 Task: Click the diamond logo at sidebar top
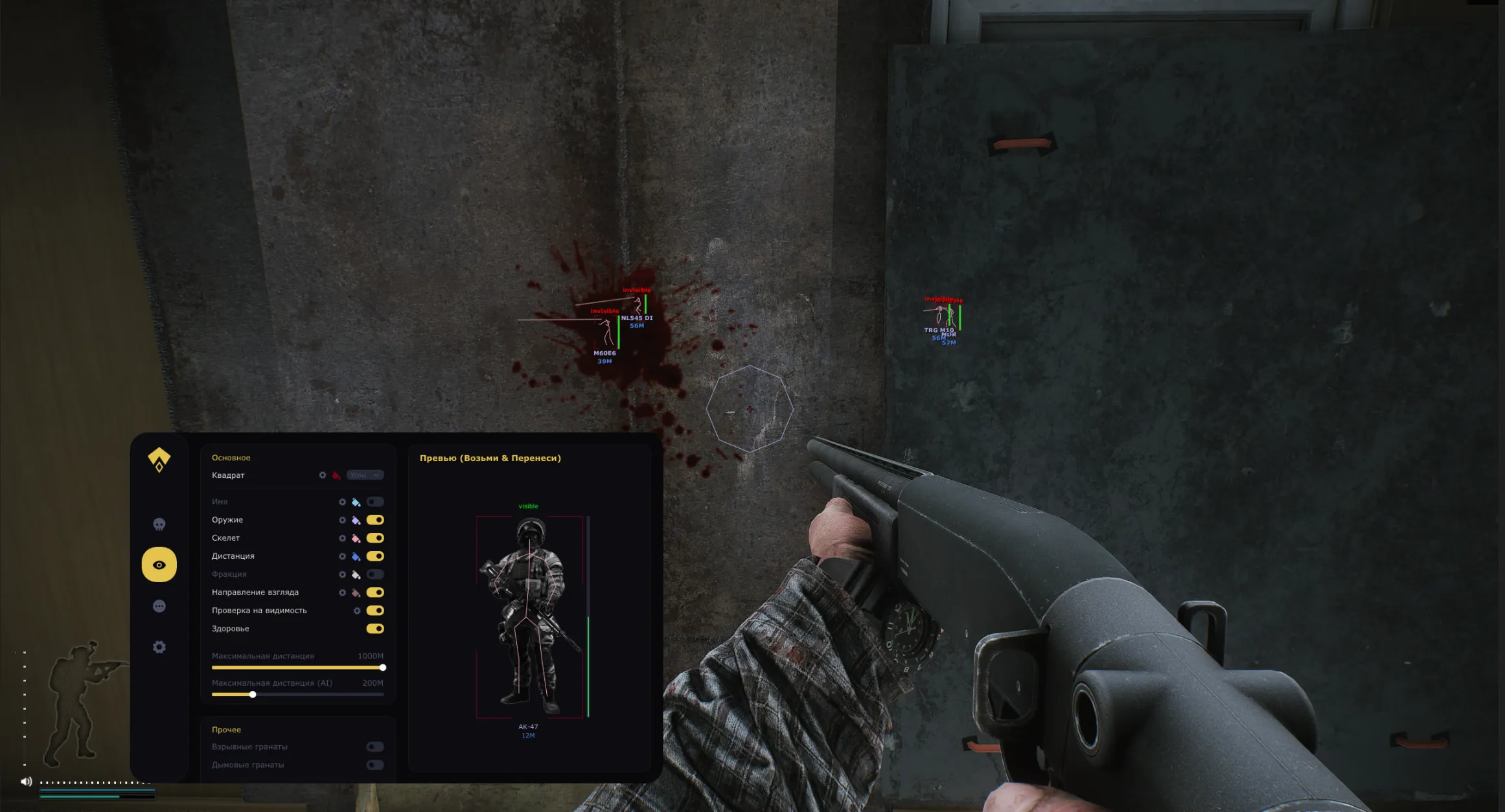click(160, 460)
